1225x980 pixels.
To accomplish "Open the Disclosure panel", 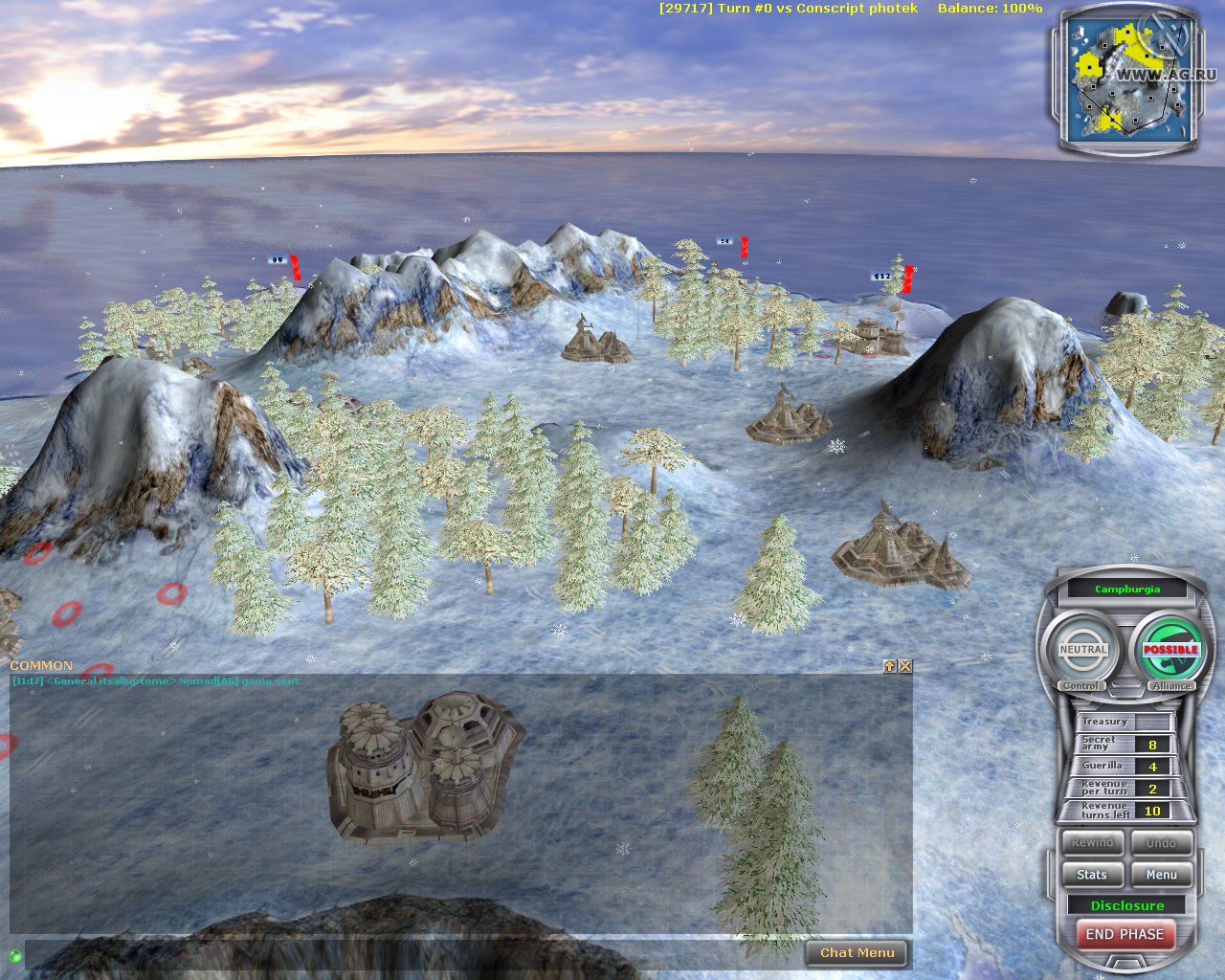I will click(1126, 904).
